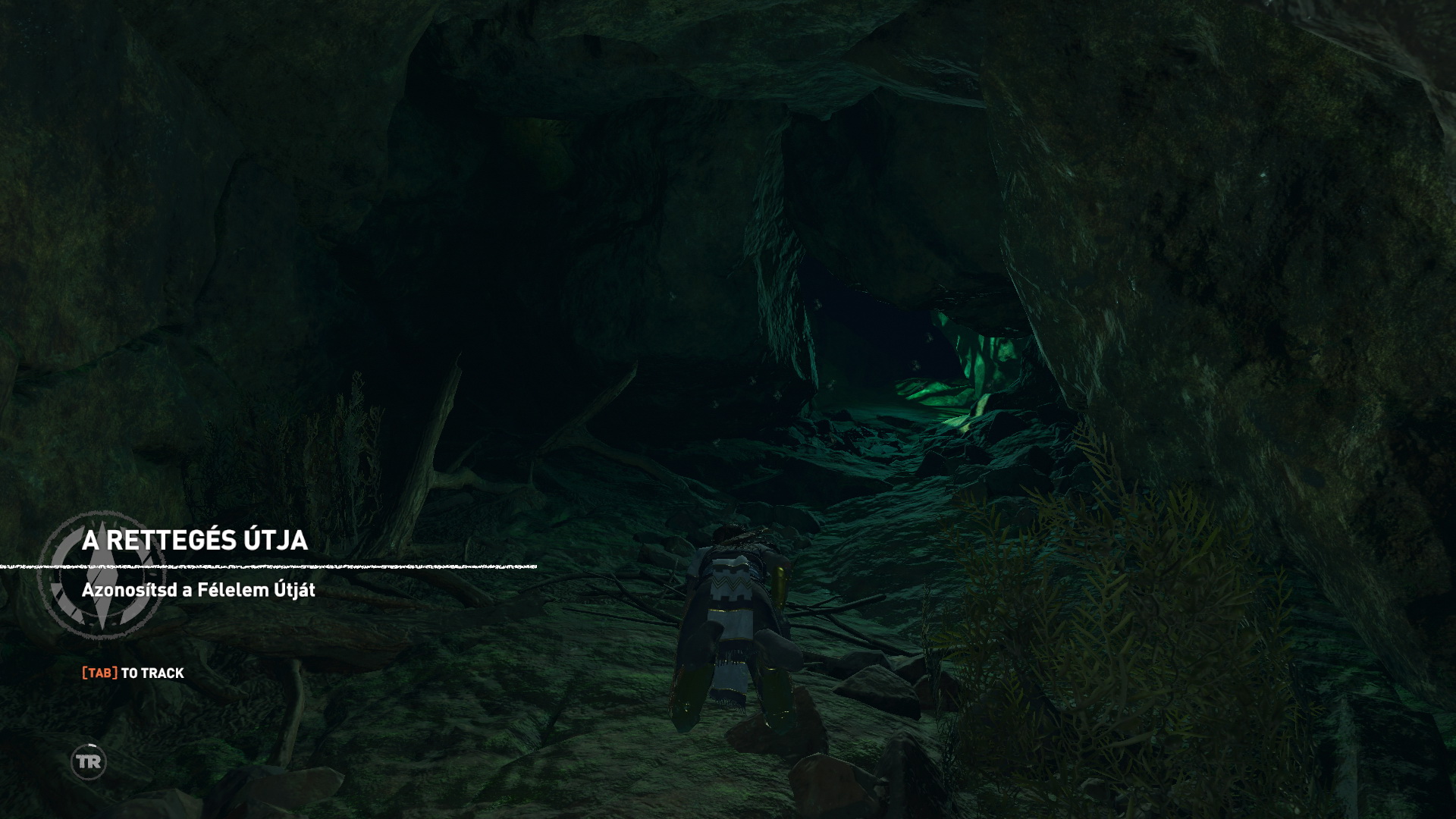Select the A Rettegés Útja mission notification

195,540
